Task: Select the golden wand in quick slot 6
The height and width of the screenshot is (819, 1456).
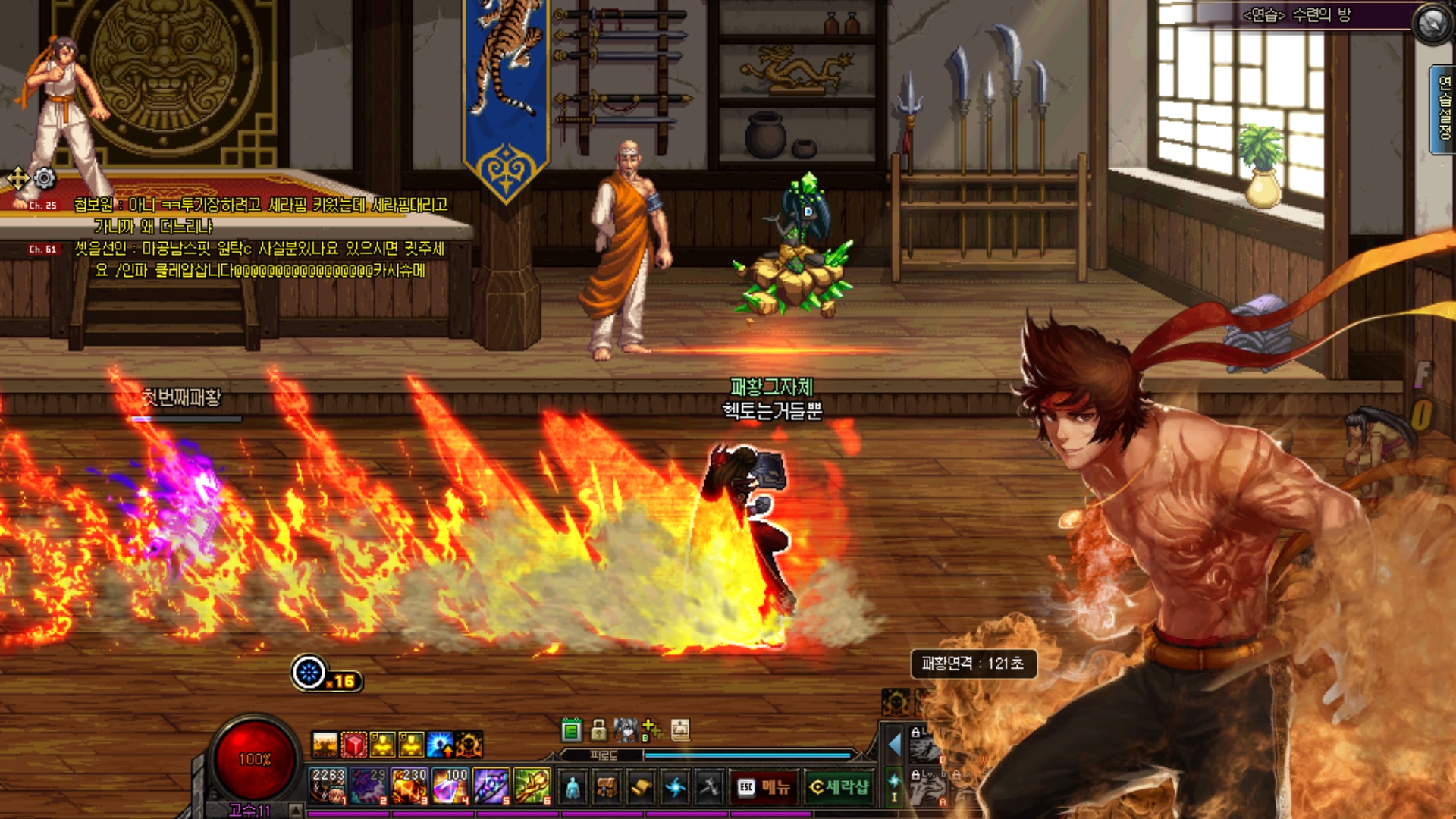Action: [532, 785]
